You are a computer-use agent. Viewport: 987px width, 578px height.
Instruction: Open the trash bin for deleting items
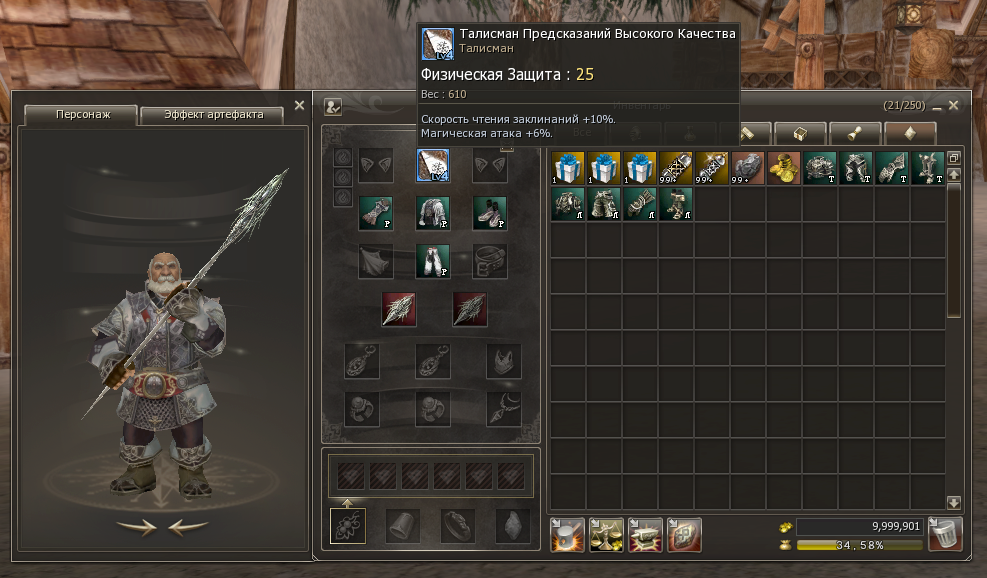945,535
